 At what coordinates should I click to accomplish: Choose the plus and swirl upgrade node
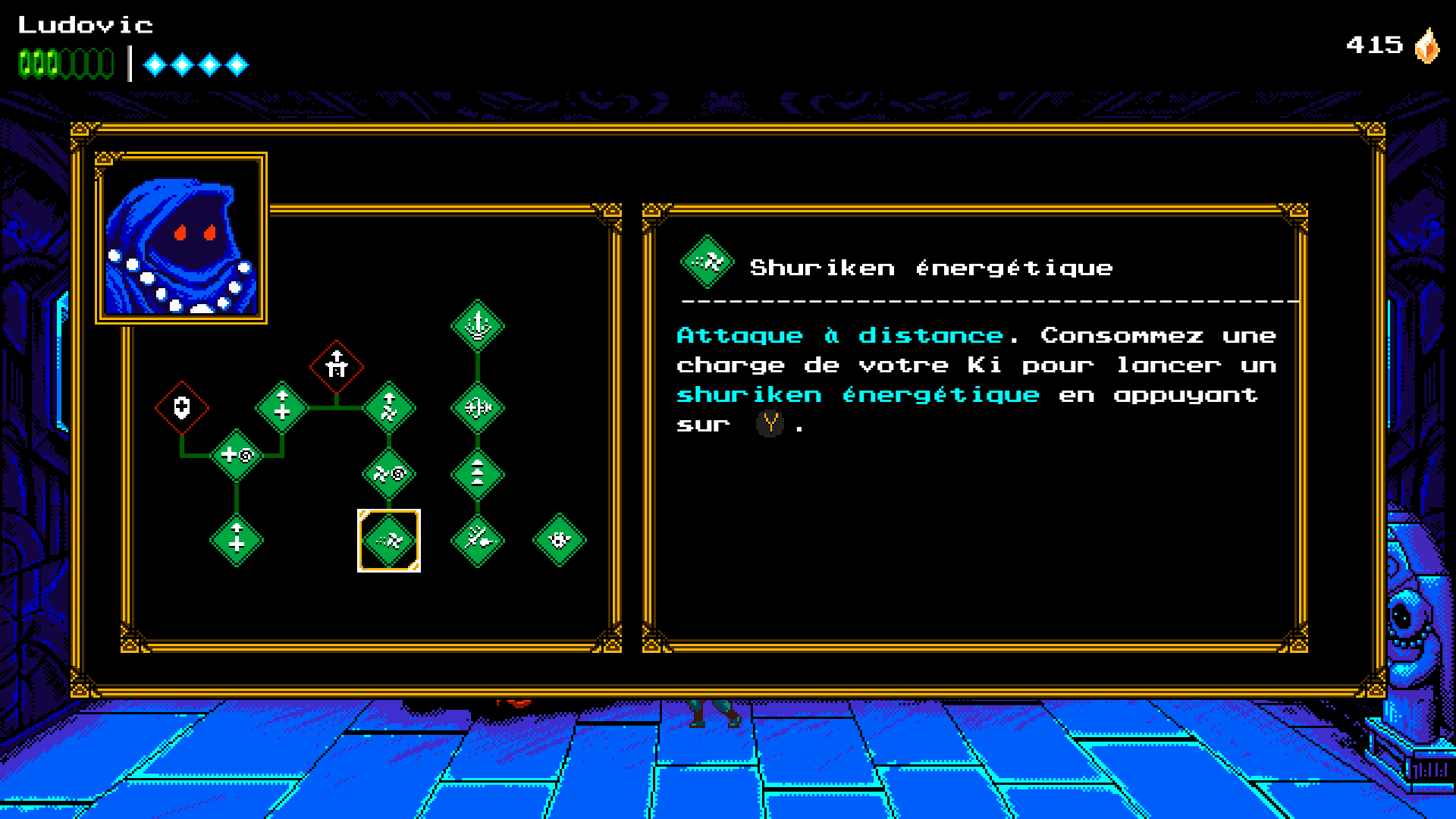(x=237, y=455)
